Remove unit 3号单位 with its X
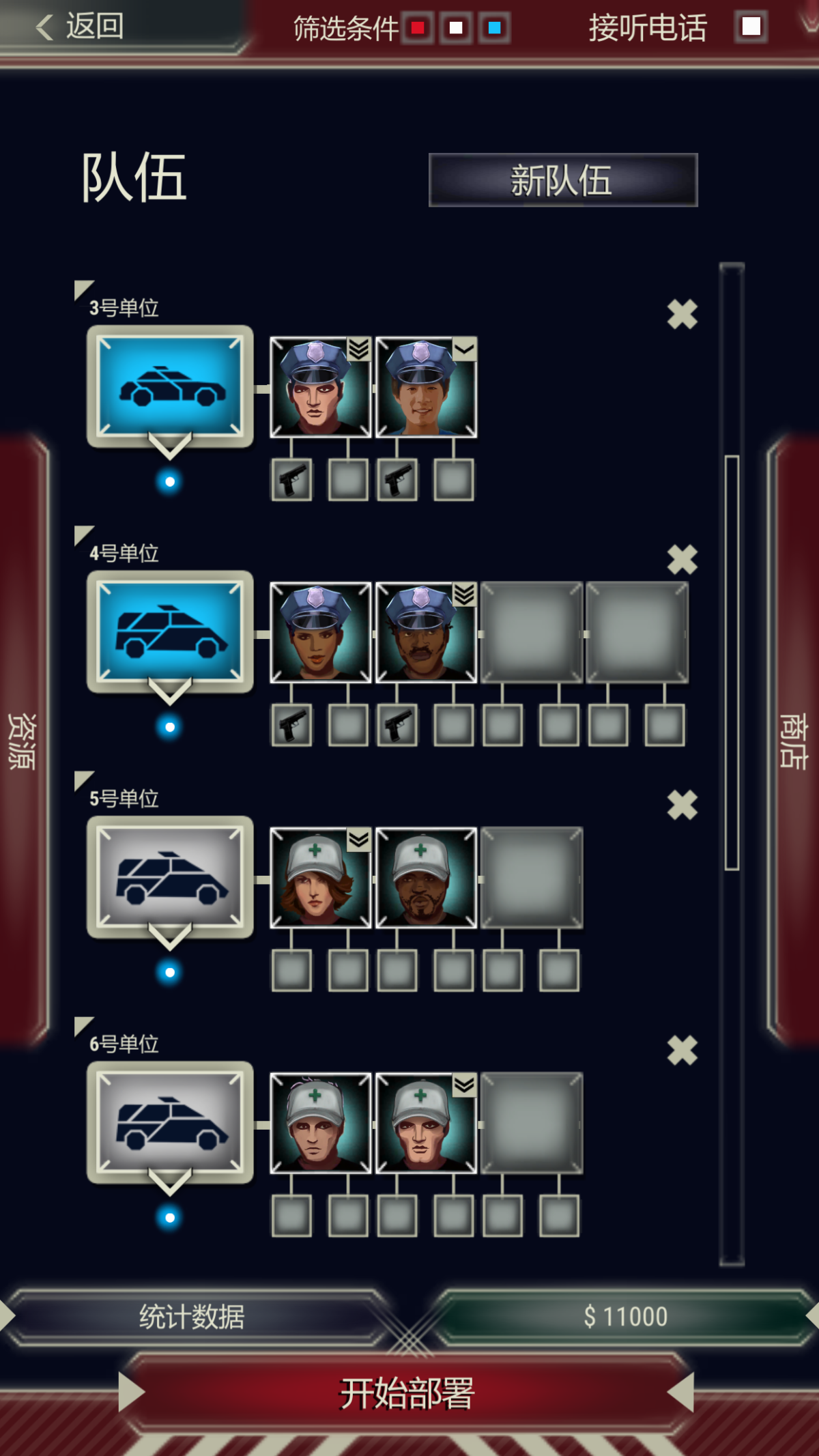The height and width of the screenshot is (1456, 819). click(682, 315)
